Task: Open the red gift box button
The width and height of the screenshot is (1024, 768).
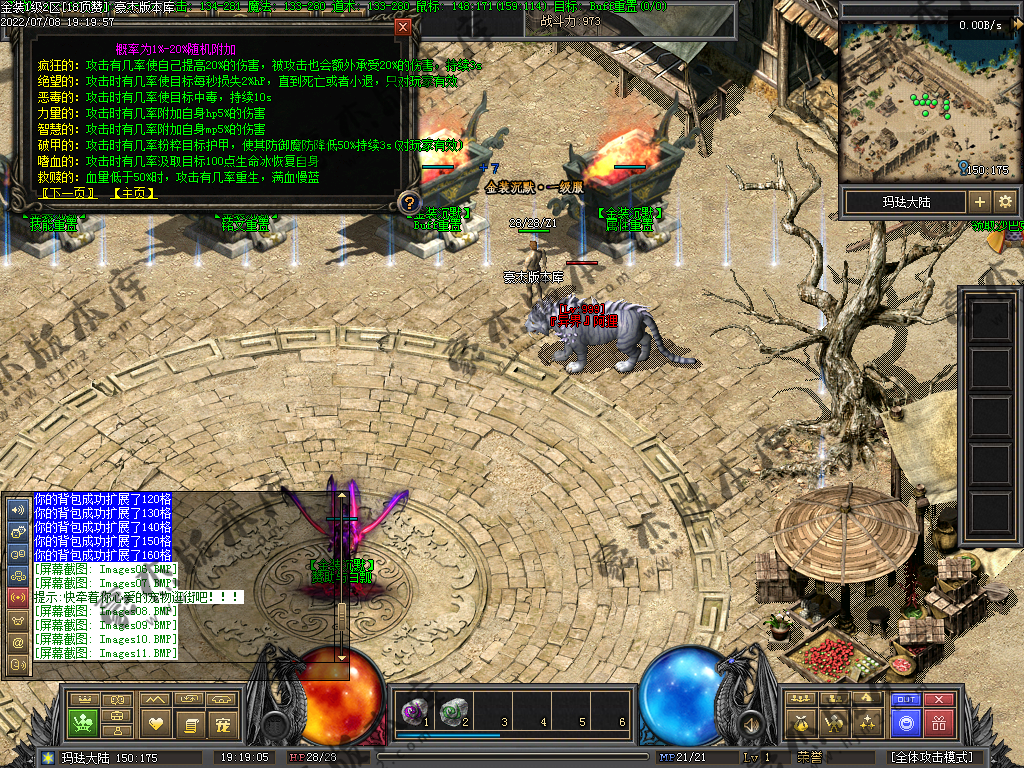Action: [x=938, y=722]
